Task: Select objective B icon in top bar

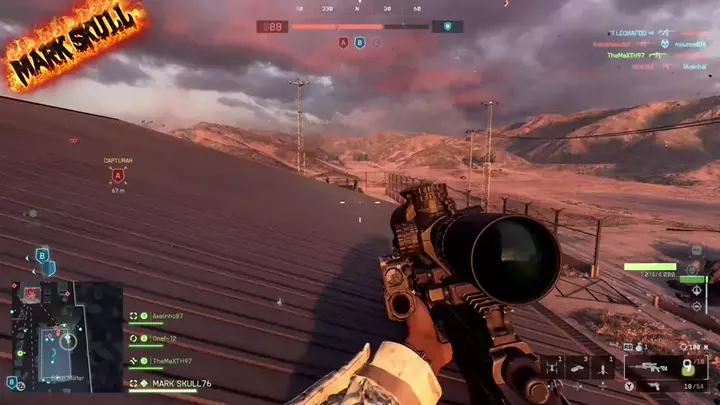Action: click(x=360, y=43)
